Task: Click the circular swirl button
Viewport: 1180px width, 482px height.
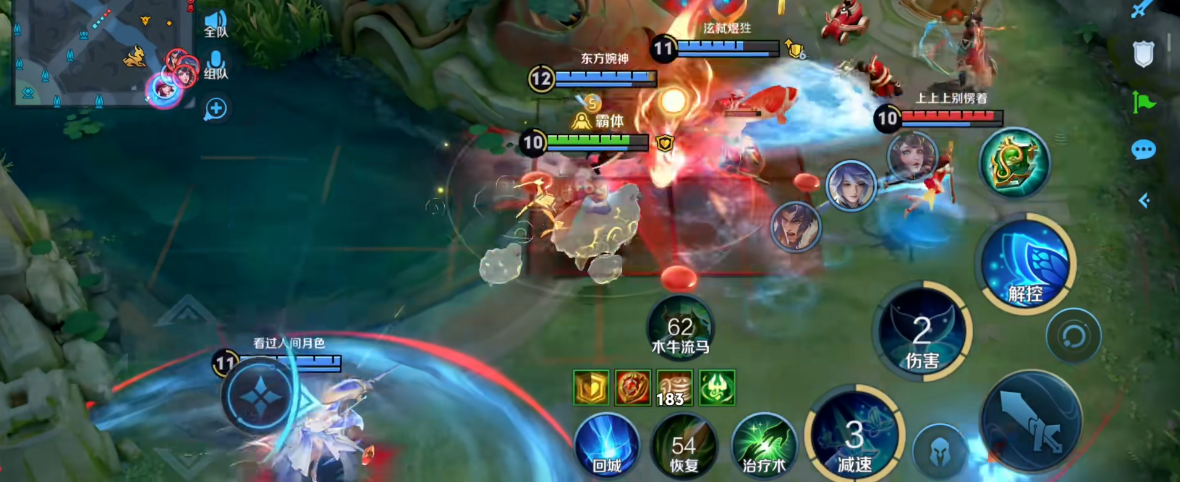Action: tap(1073, 335)
